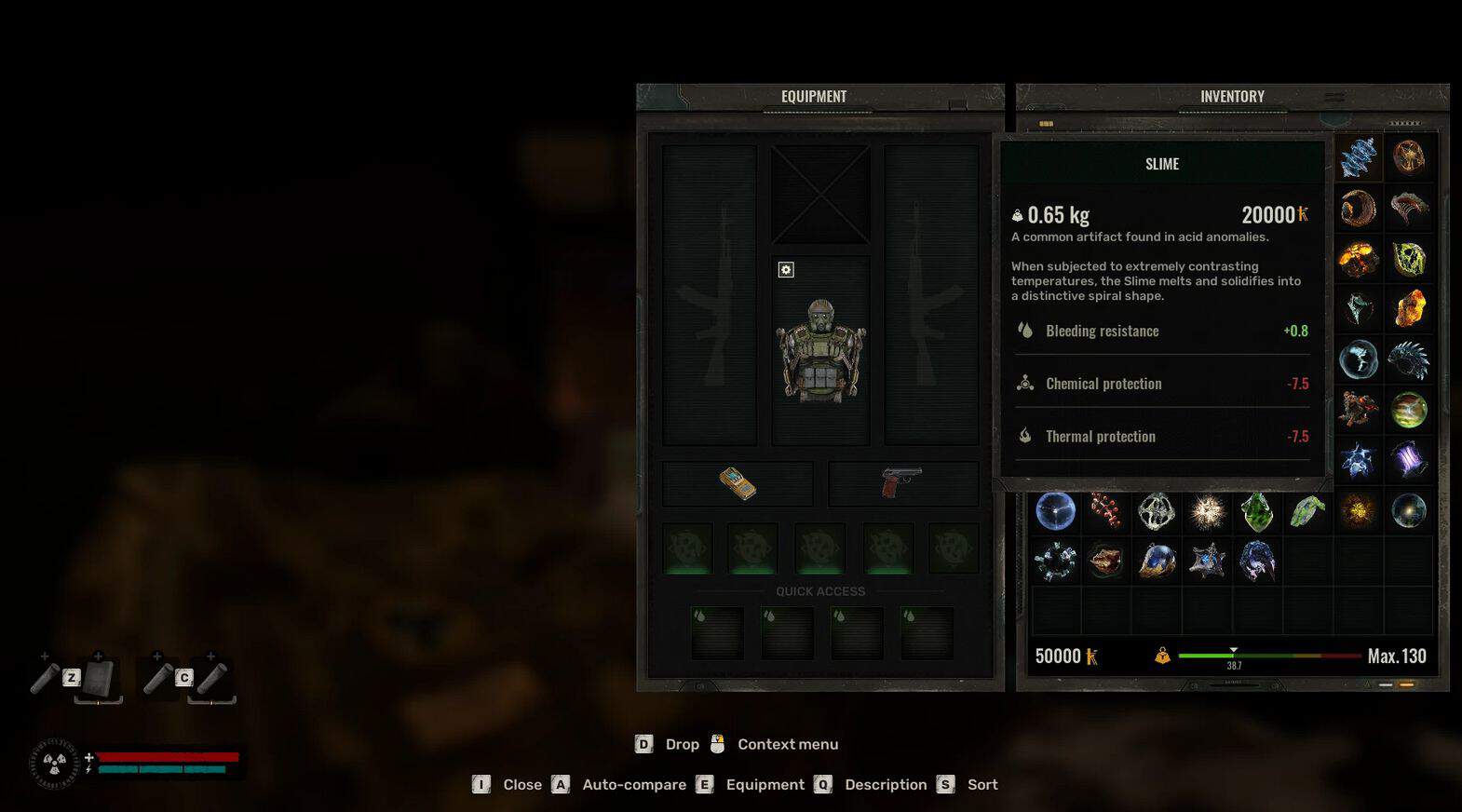
Task: Select the red beaded coral artifact
Action: pos(1106,511)
